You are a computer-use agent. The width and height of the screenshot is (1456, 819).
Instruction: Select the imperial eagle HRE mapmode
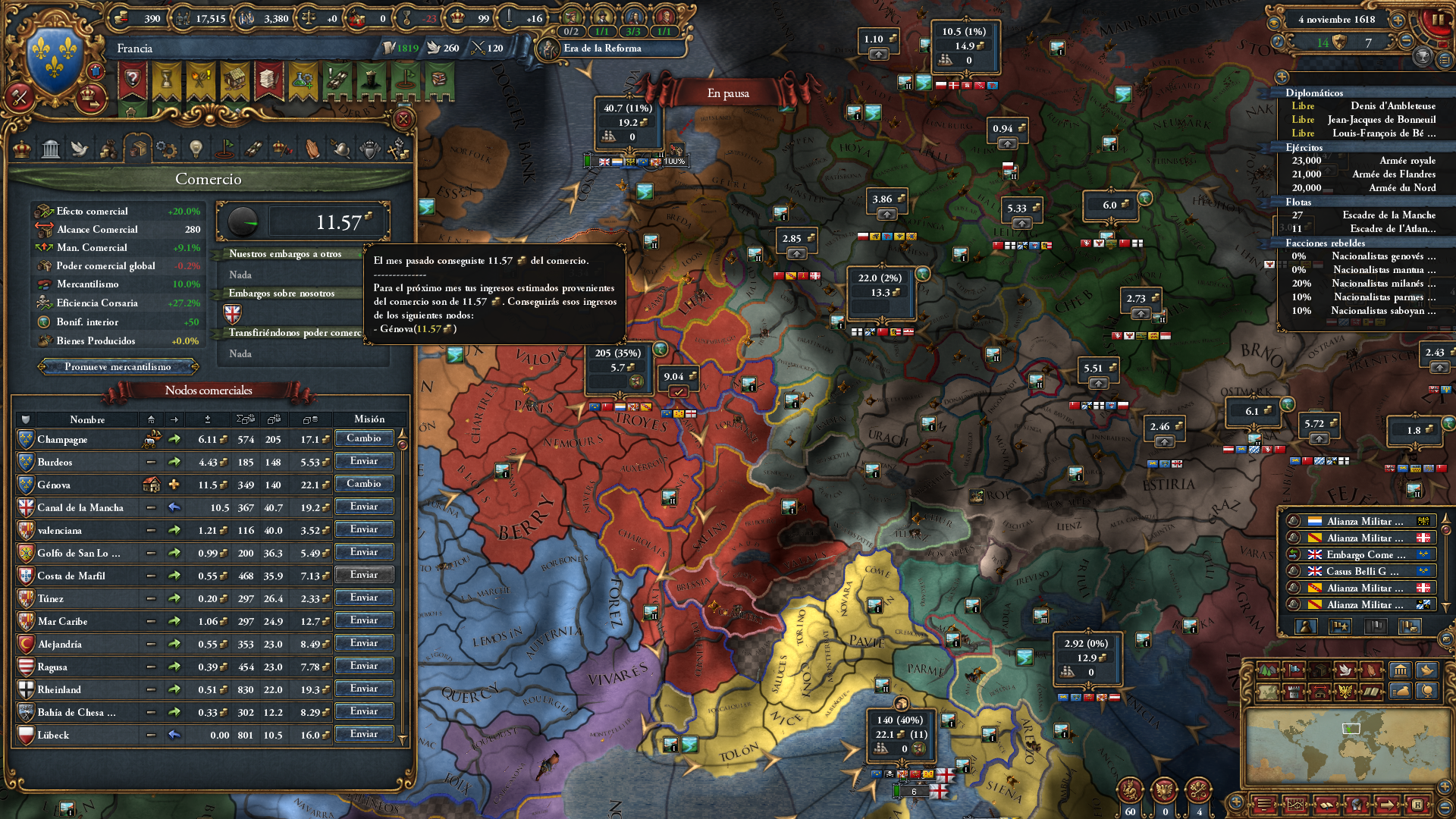pos(1345,692)
